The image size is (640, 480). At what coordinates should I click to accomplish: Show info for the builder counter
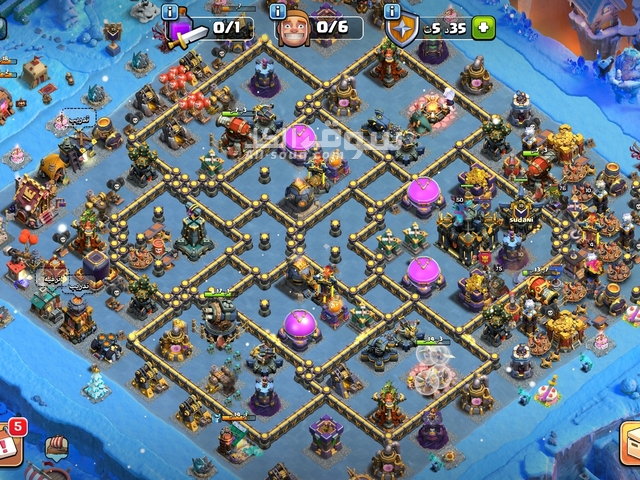[280, 12]
